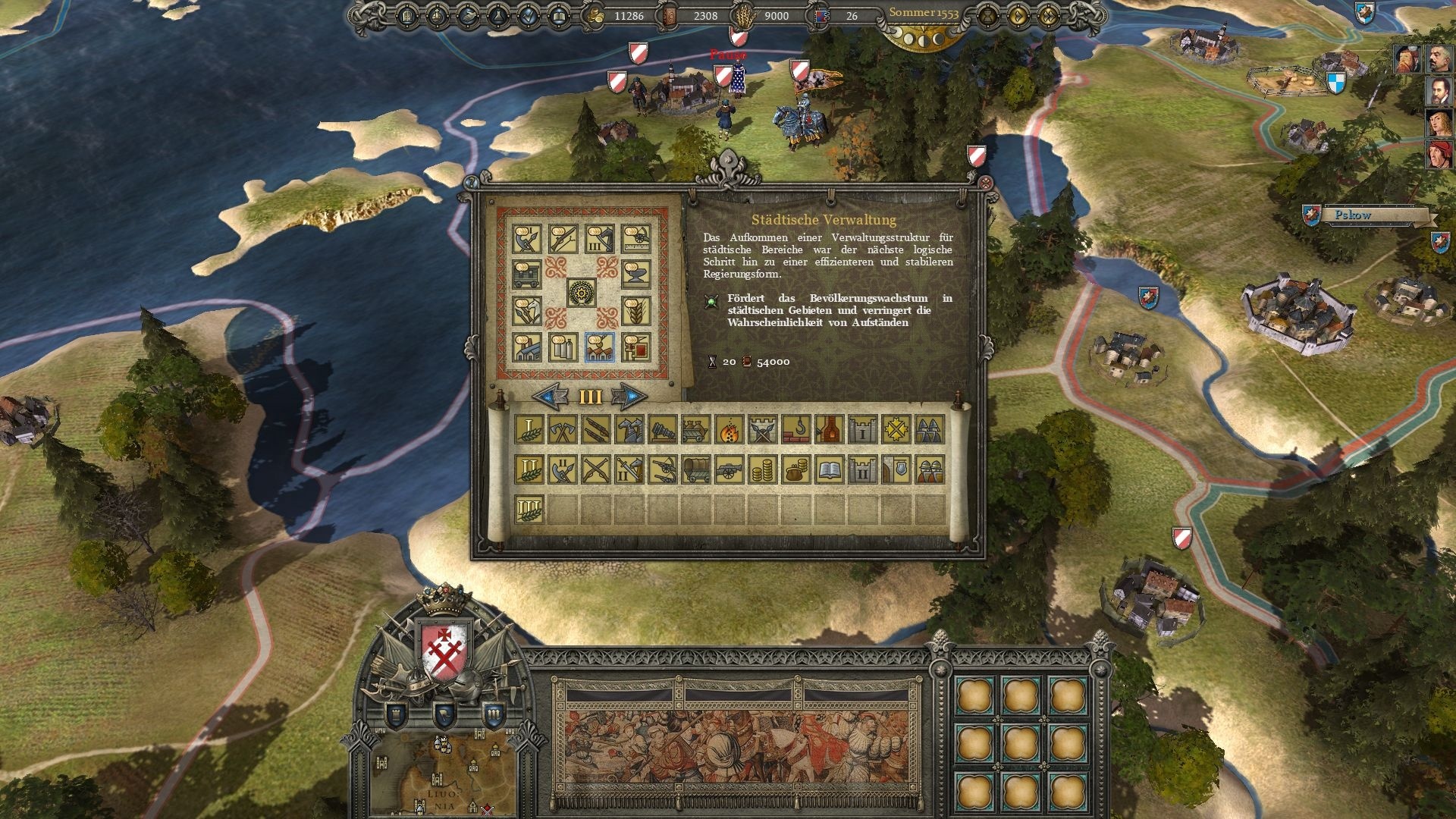The width and height of the screenshot is (1456, 819).
Task: Close the Städtische Verwaltung panel
Action: (x=986, y=182)
